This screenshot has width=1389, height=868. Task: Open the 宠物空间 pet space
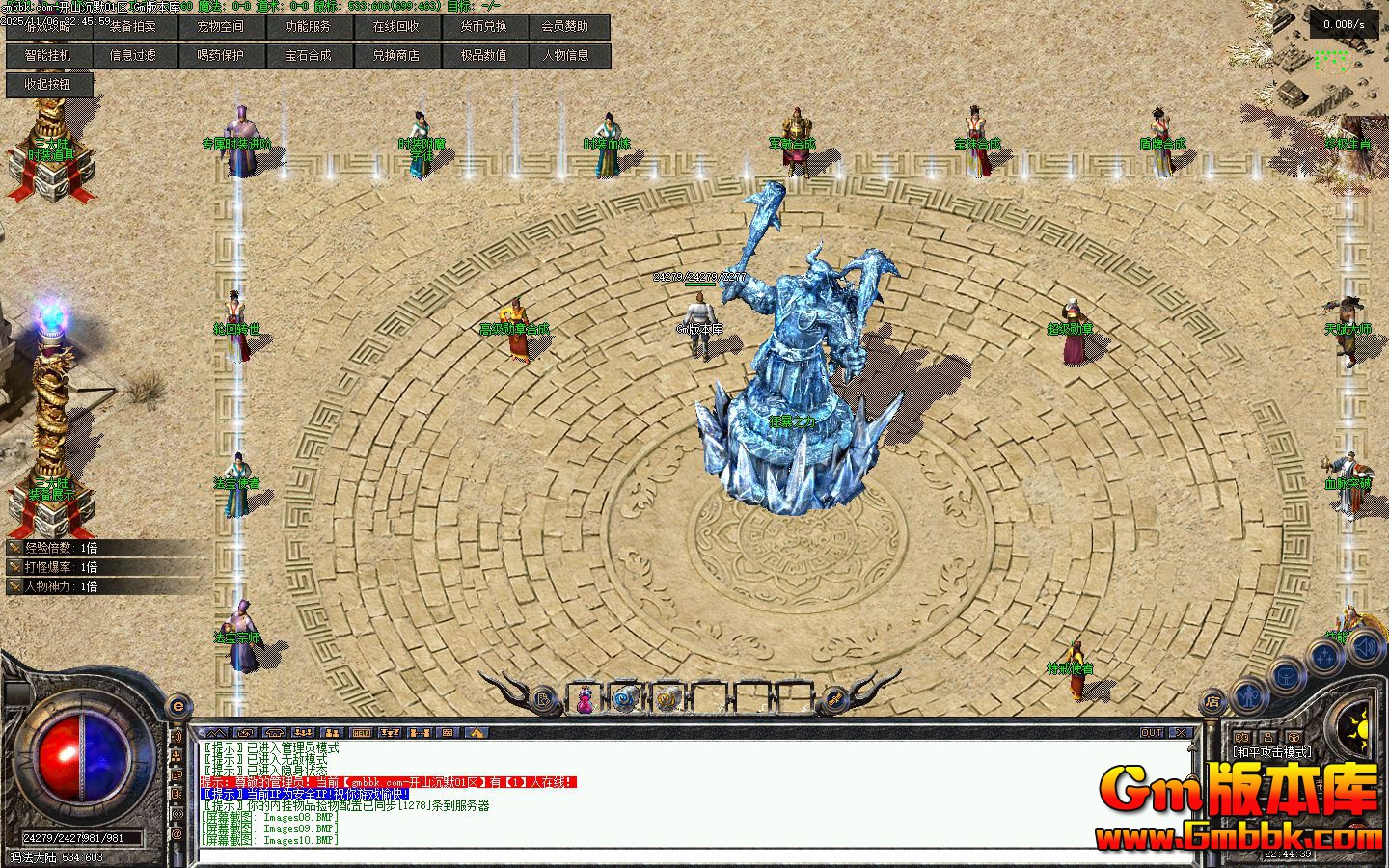[x=221, y=27]
